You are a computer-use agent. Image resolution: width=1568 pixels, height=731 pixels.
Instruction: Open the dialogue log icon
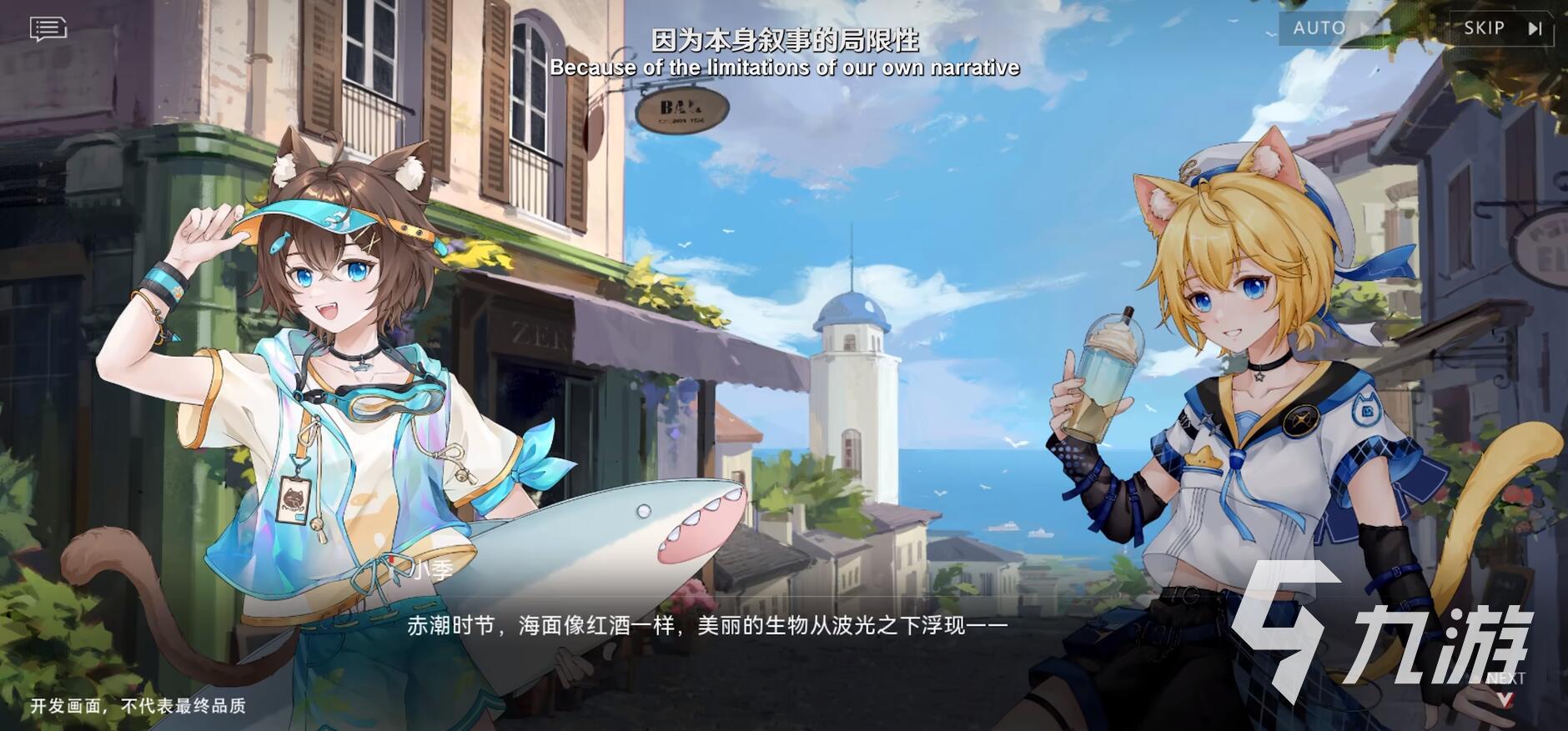pos(48,29)
